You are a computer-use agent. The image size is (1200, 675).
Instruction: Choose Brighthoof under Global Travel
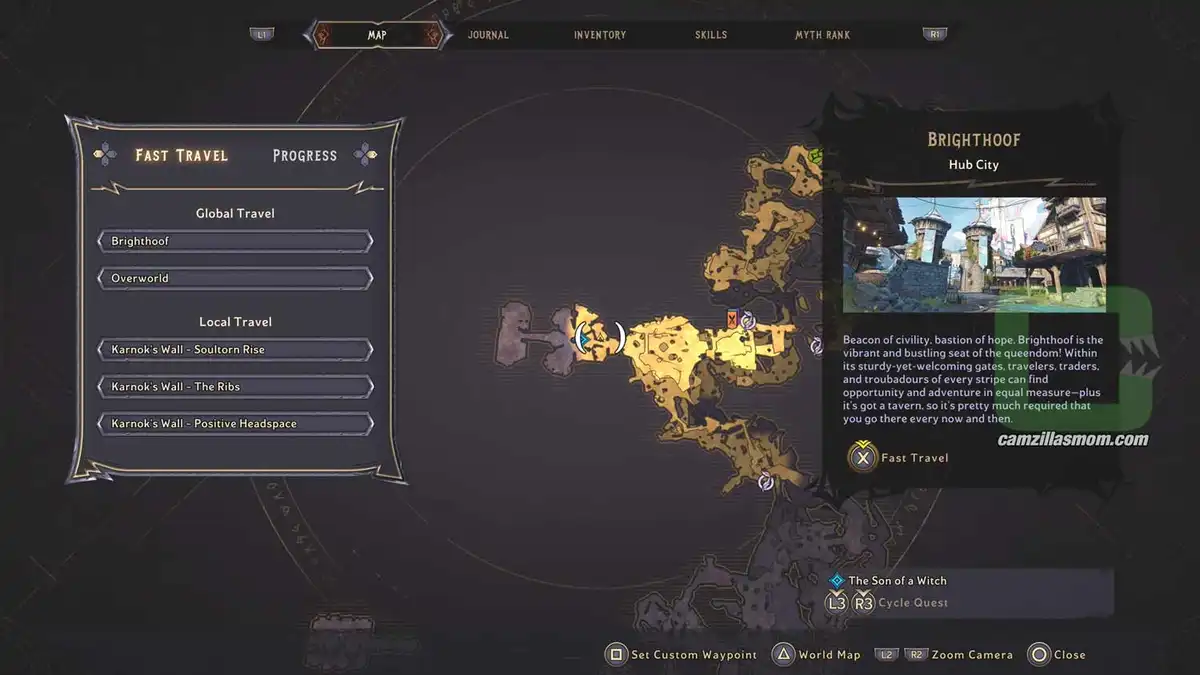coord(235,241)
